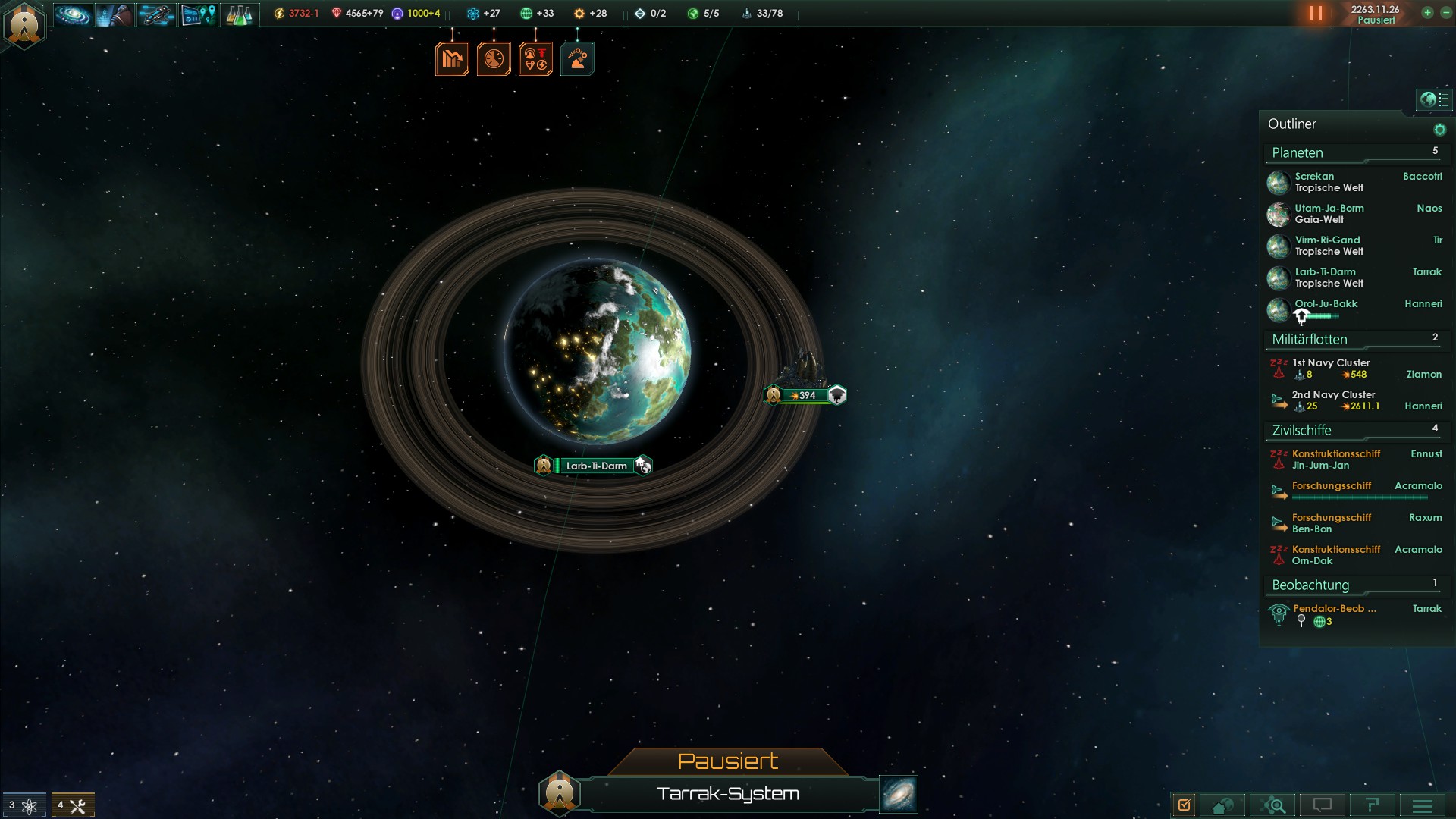Image resolution: width=1456 pixels, height=819 pixels.
Task: Increase game speed with plus button
Action: (x=1427, y=13)
